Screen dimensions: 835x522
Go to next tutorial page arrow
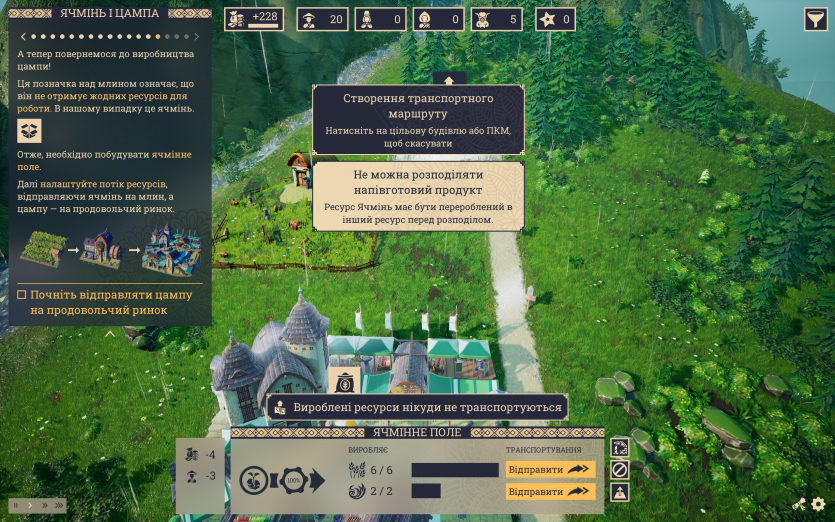[x=196, y=36]
